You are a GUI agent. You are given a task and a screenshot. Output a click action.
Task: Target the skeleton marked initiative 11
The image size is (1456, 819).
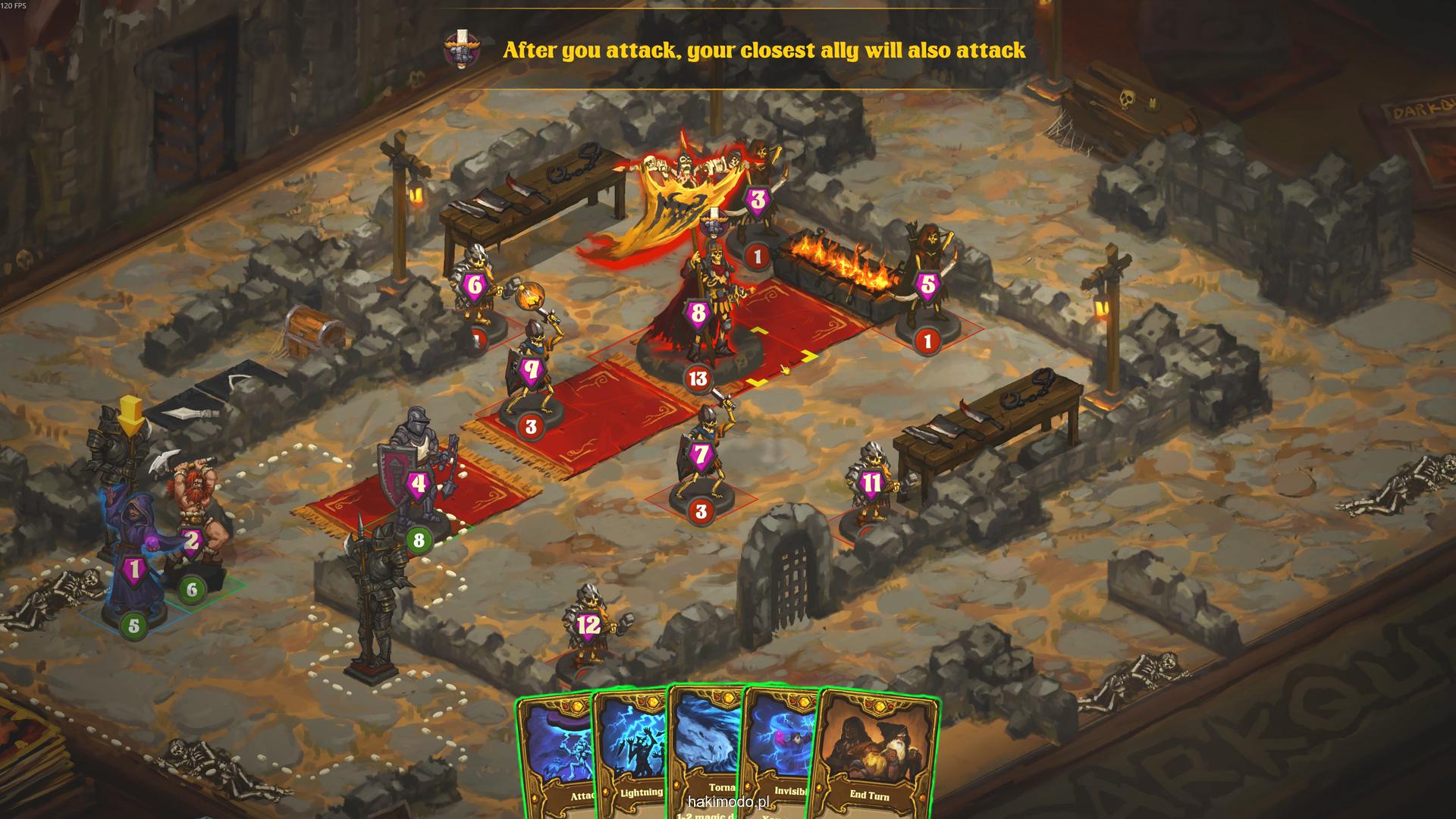point(872,482)
